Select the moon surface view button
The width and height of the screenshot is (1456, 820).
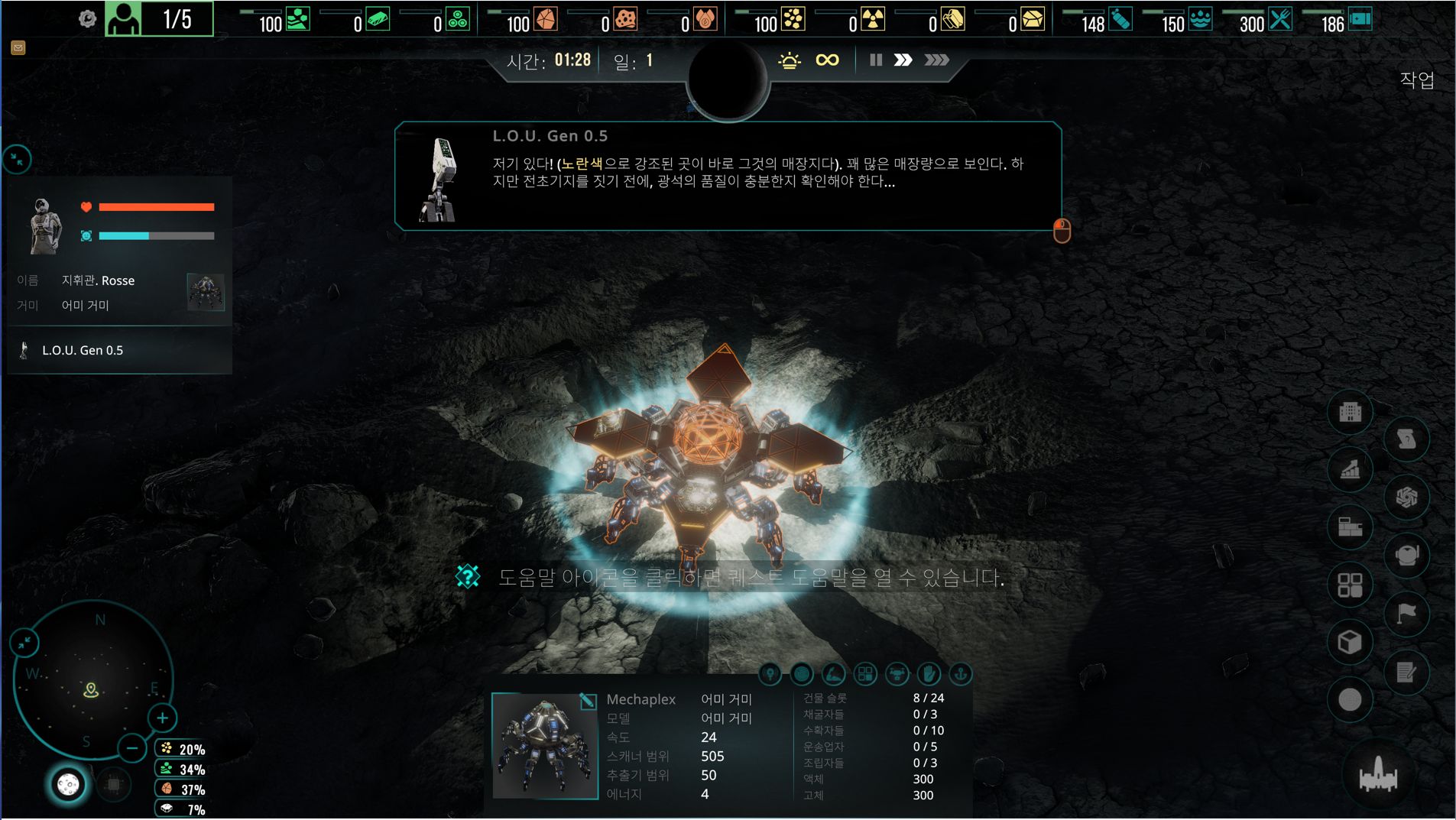pyautogui.click(x=68, y=785)
